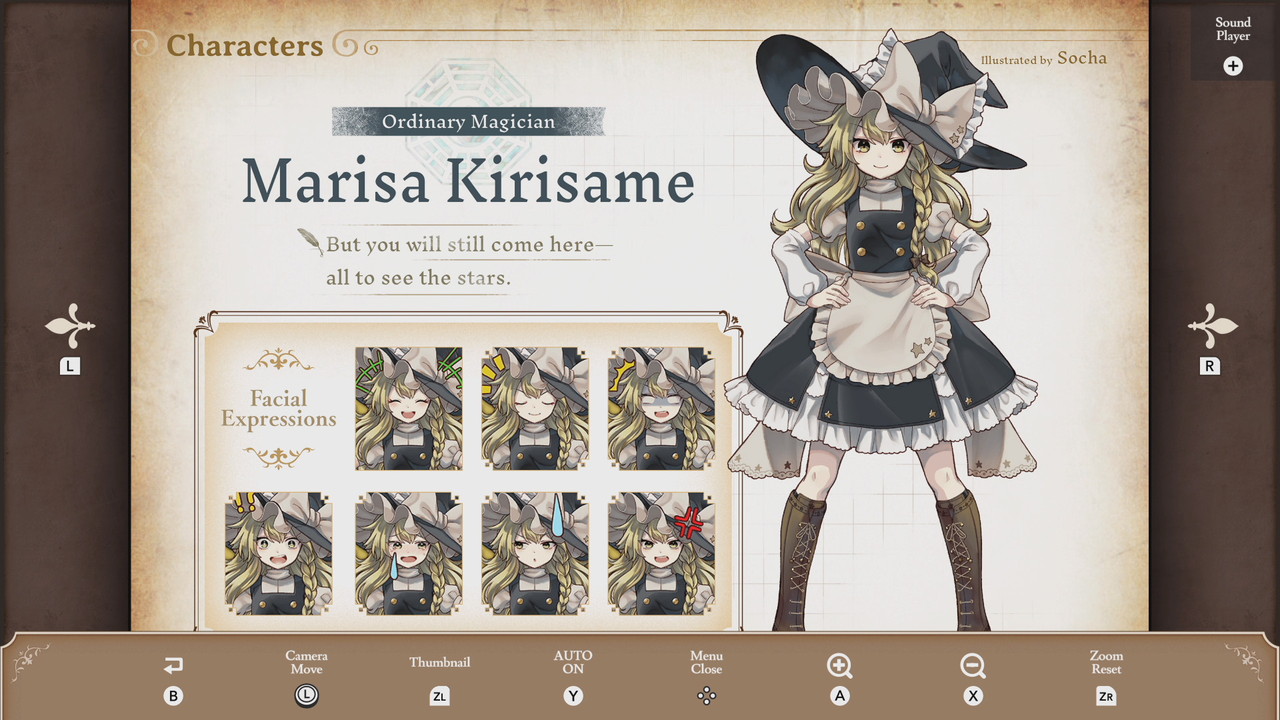Click the back return-arrow icon
Screen dimensions: 1280x720
click(173, 666)
